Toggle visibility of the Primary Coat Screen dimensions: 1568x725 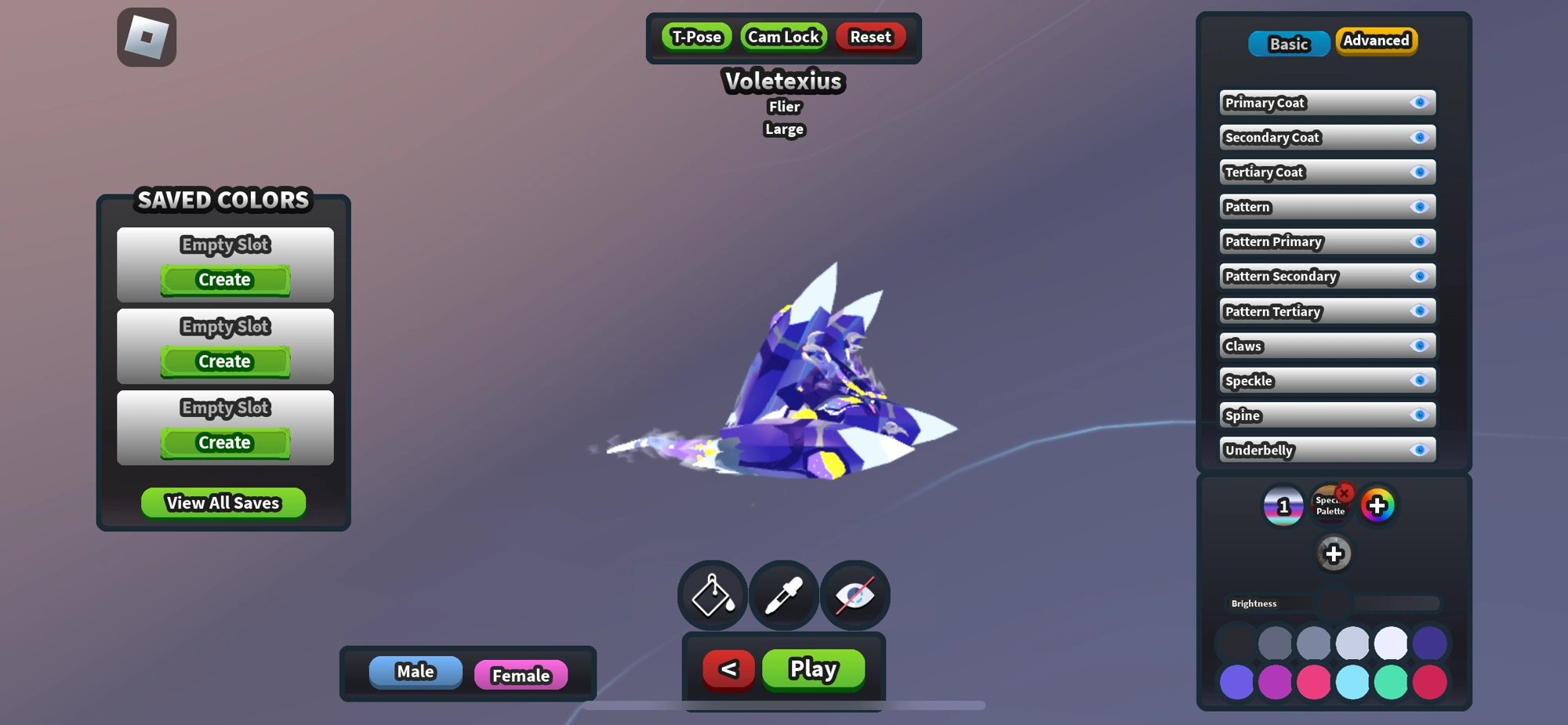click(1419, 102)
